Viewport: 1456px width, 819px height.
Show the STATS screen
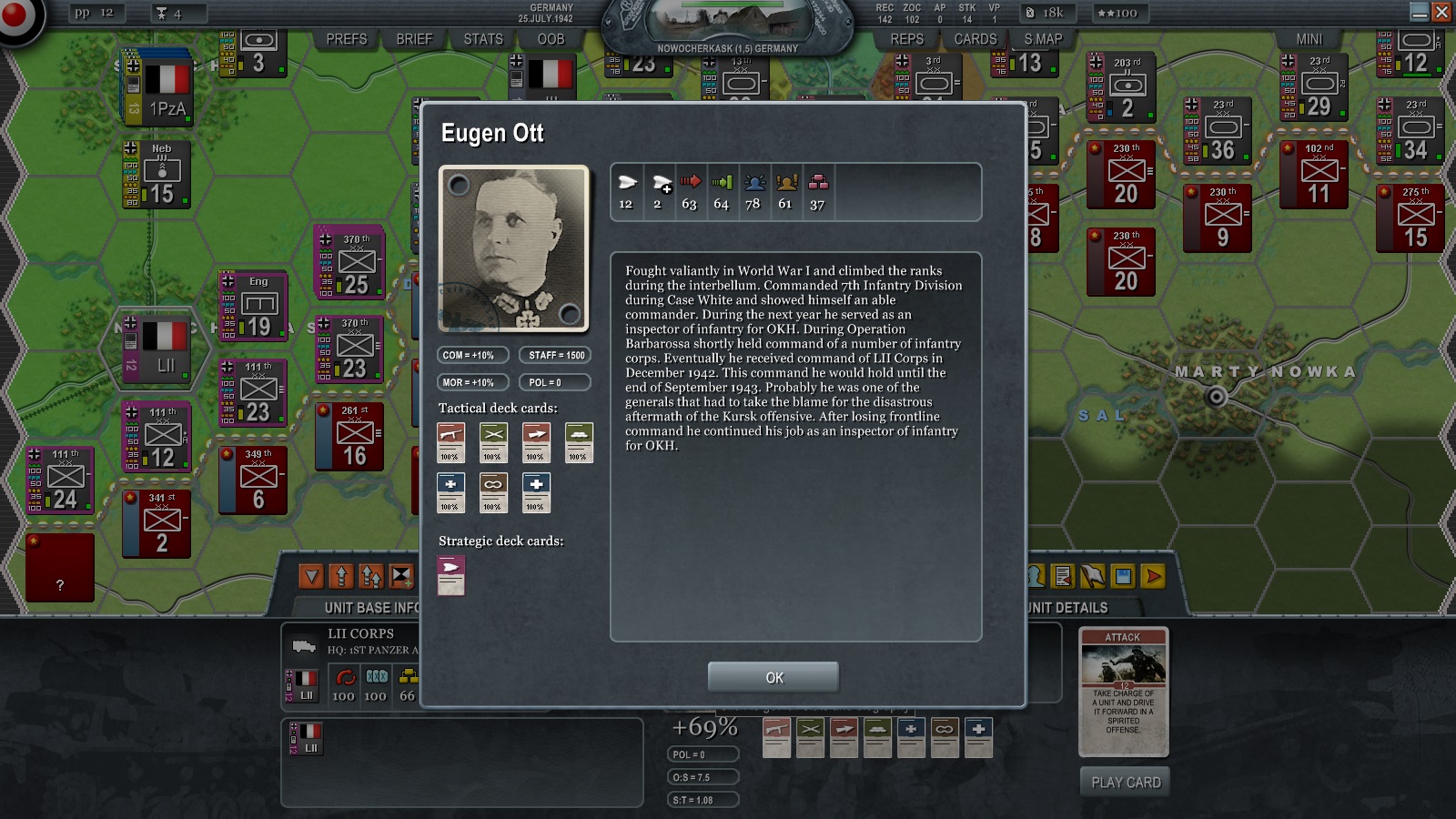click(483, 39)
